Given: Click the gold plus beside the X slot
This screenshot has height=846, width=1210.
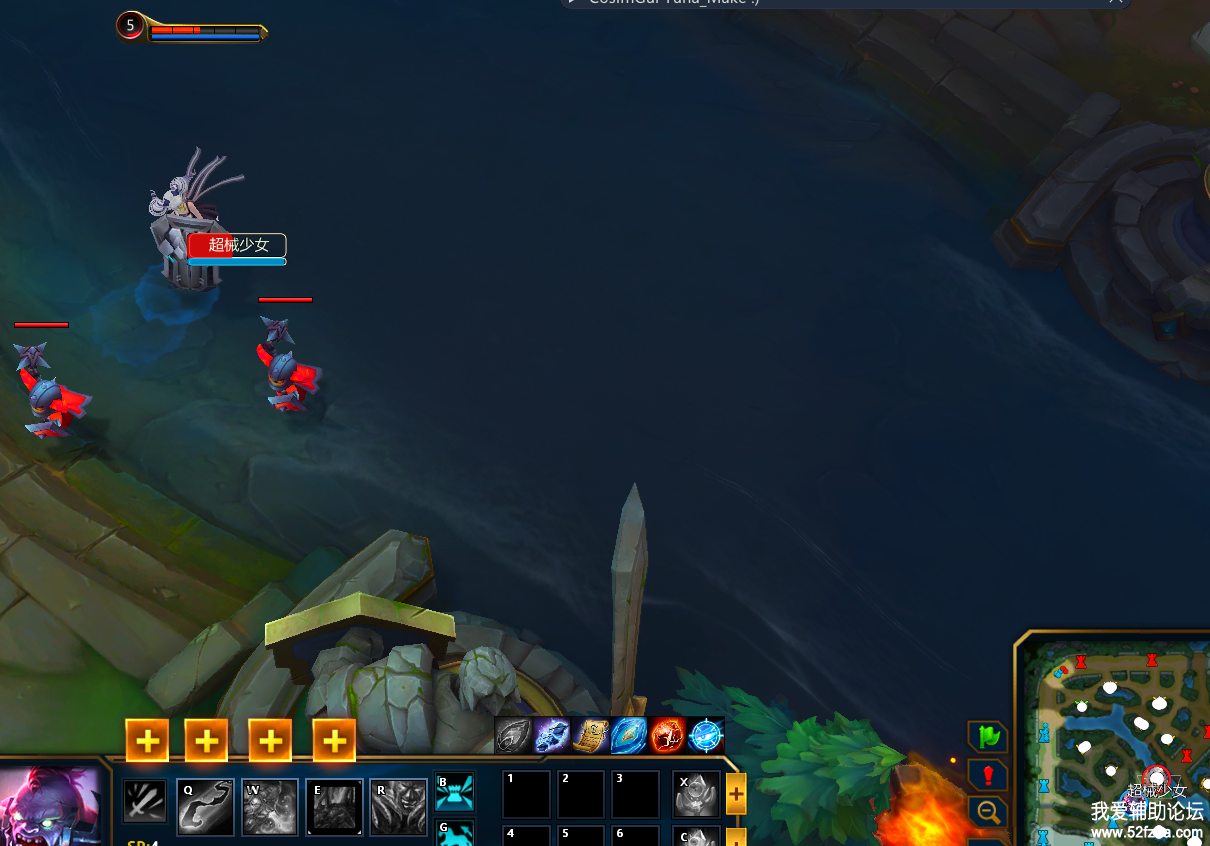Looking at the screenshot, I should click(736, 794).
